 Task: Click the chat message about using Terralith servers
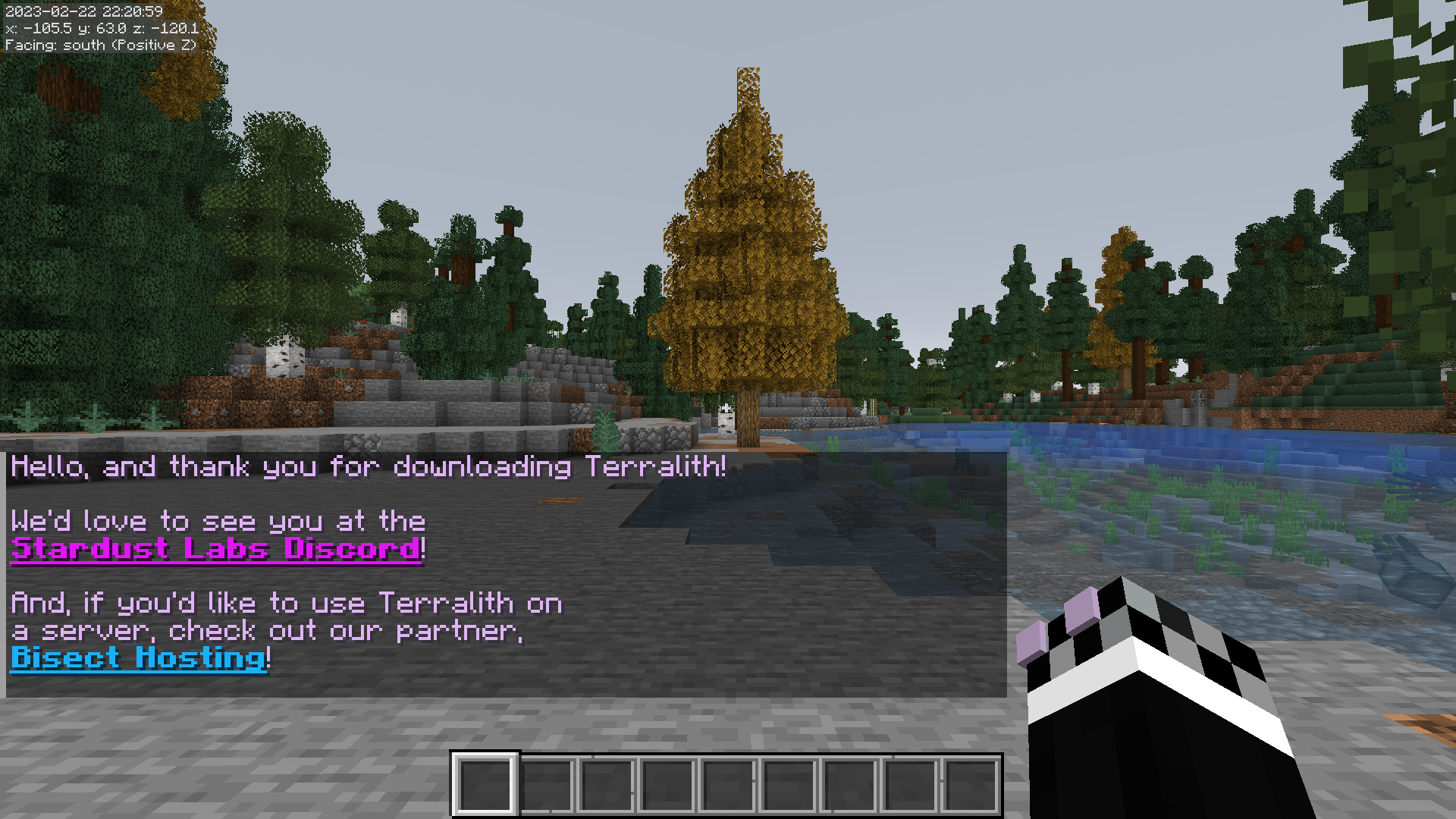click(288, 603)
